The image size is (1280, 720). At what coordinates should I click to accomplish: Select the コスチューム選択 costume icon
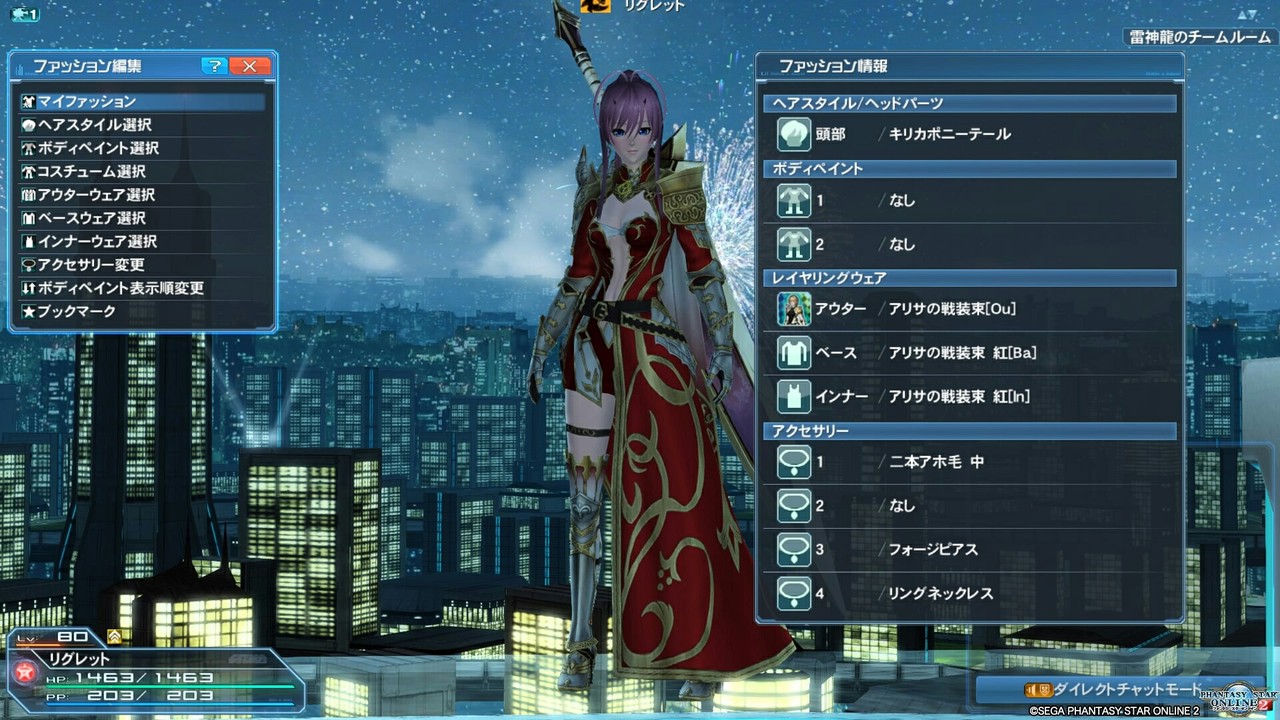tap(30, 171)
